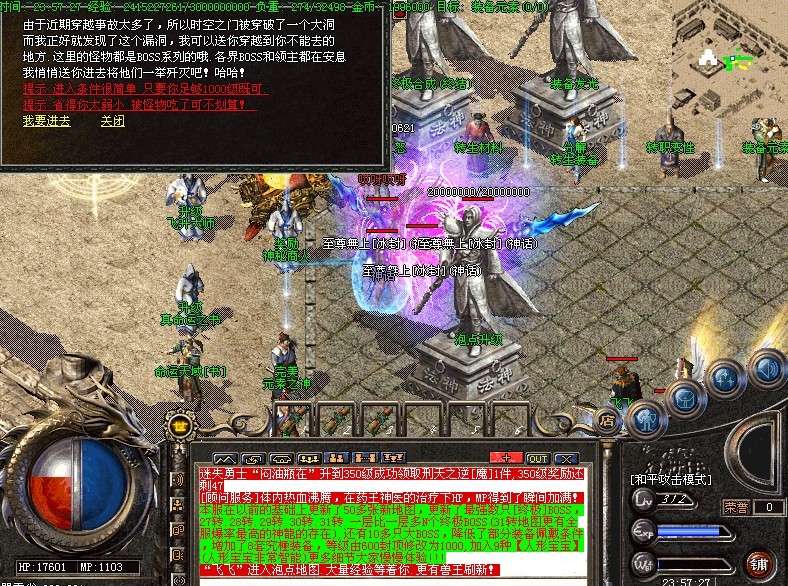Image resolution: width=788 pixels, height=586 pixels.
Task: Close the chat panel with X
Action: [x=563, y=457]
